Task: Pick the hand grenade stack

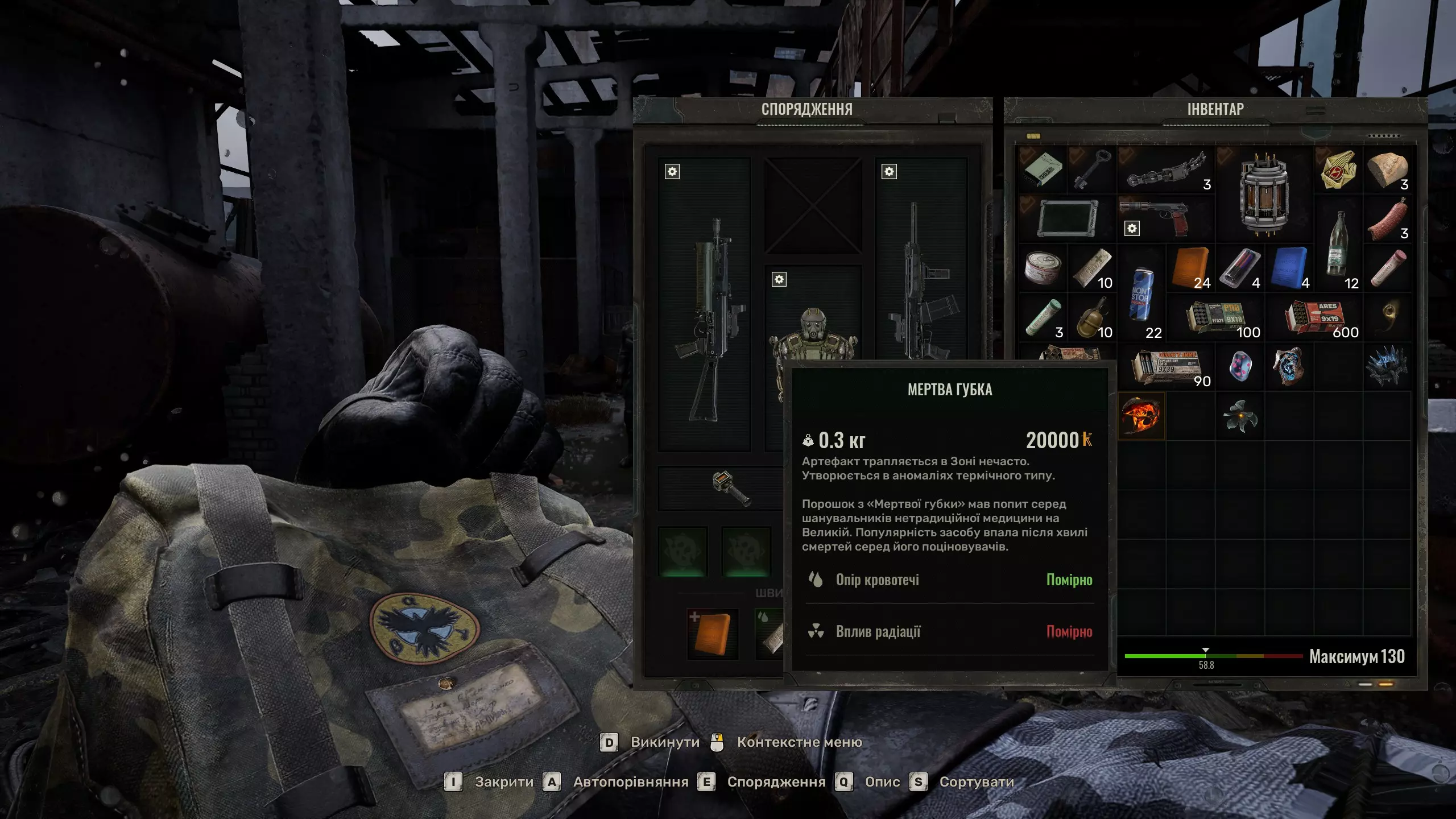Action: [x=1092, y=317]
